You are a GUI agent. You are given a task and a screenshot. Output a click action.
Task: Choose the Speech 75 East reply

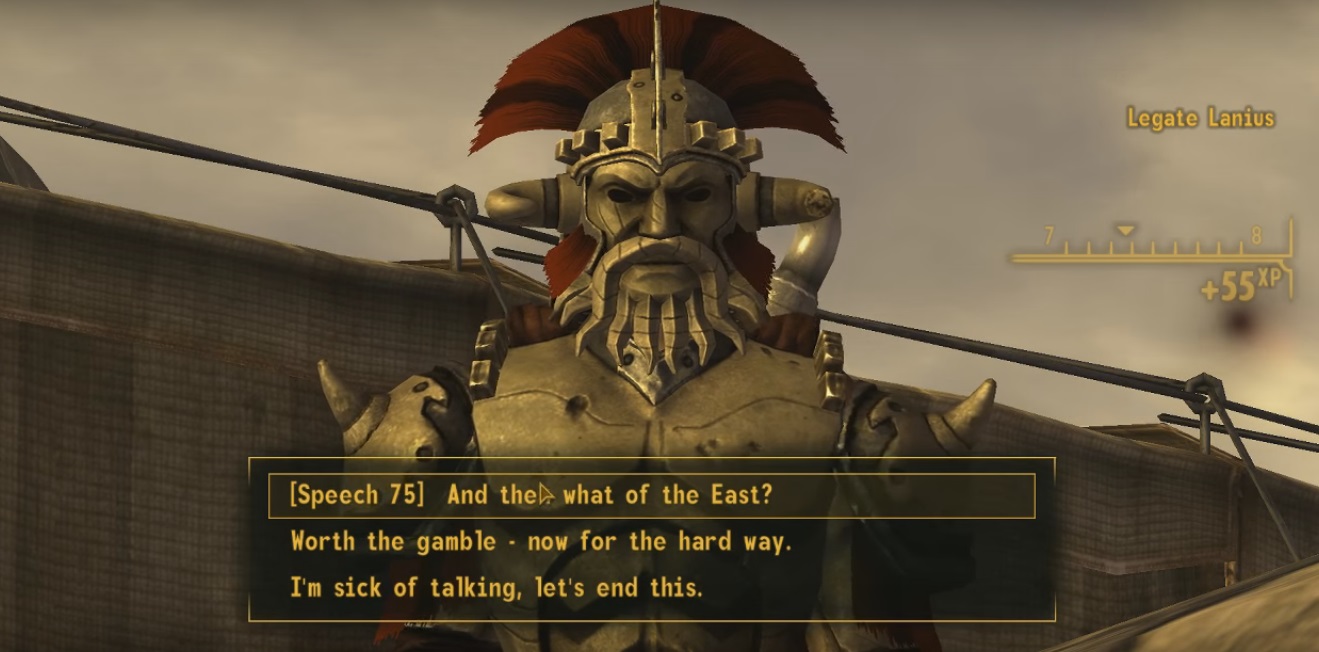click(x=530, y=495)
